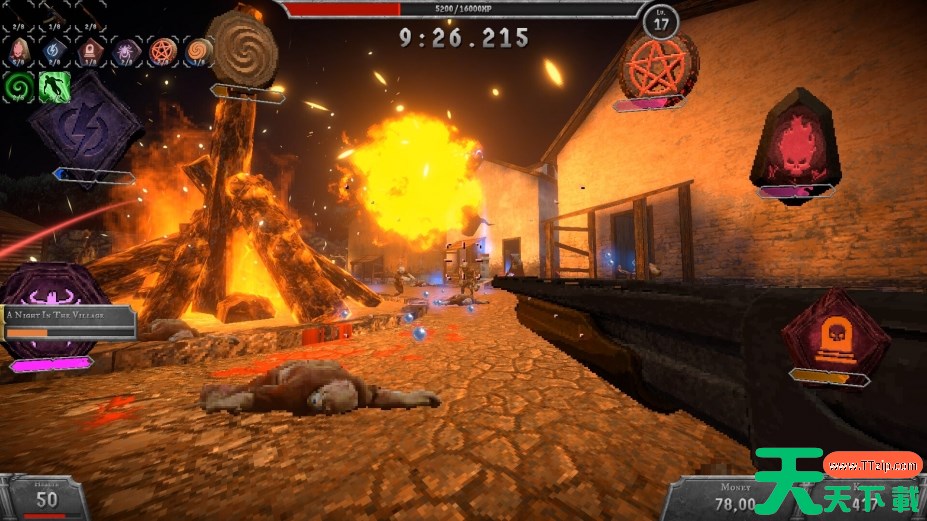
Task: Select the small red pentagram skill icon
Action: (x=162, y=50)
